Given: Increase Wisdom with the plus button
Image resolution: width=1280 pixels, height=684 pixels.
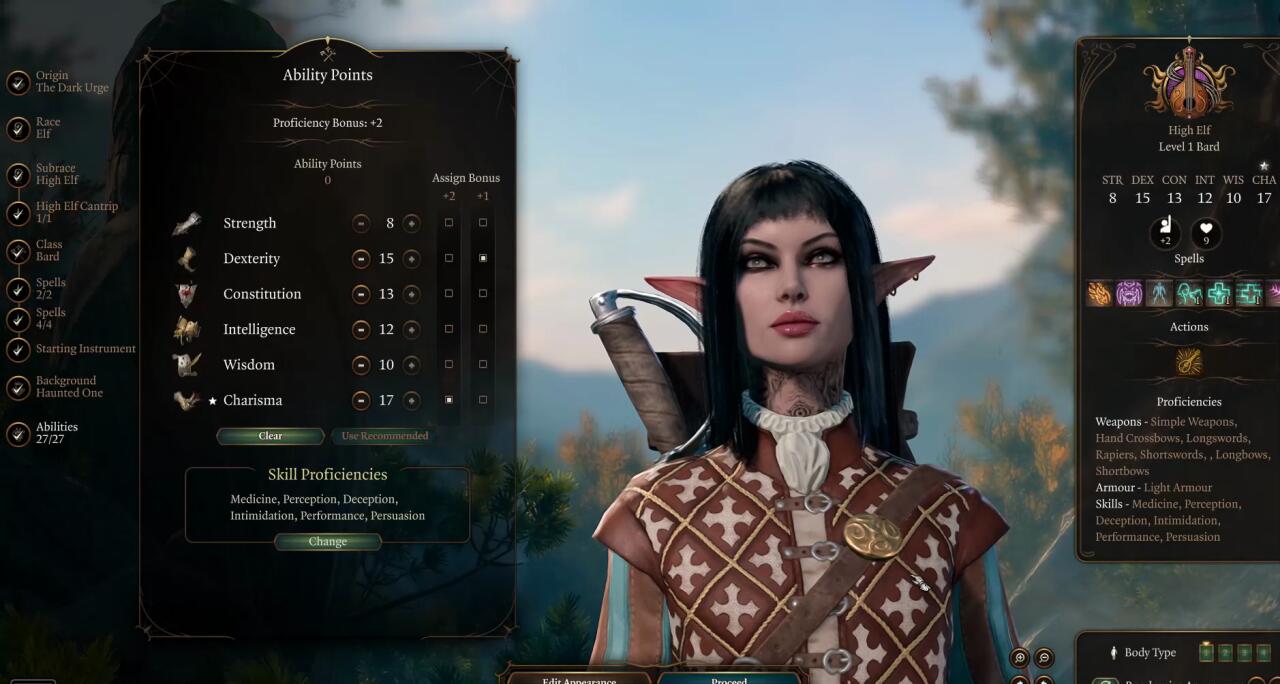Looking at the screenshot, I should click(x=411, y=365).
